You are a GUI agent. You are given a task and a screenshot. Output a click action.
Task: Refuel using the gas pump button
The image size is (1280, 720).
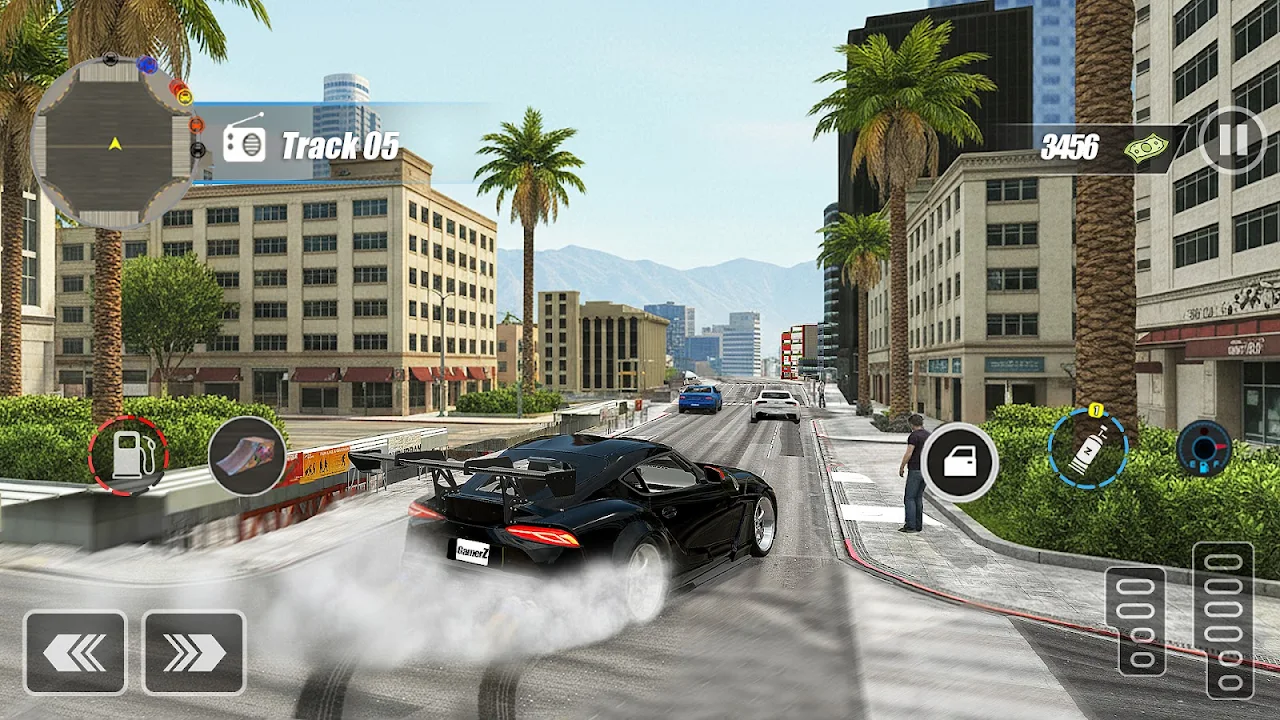(128, 456)
